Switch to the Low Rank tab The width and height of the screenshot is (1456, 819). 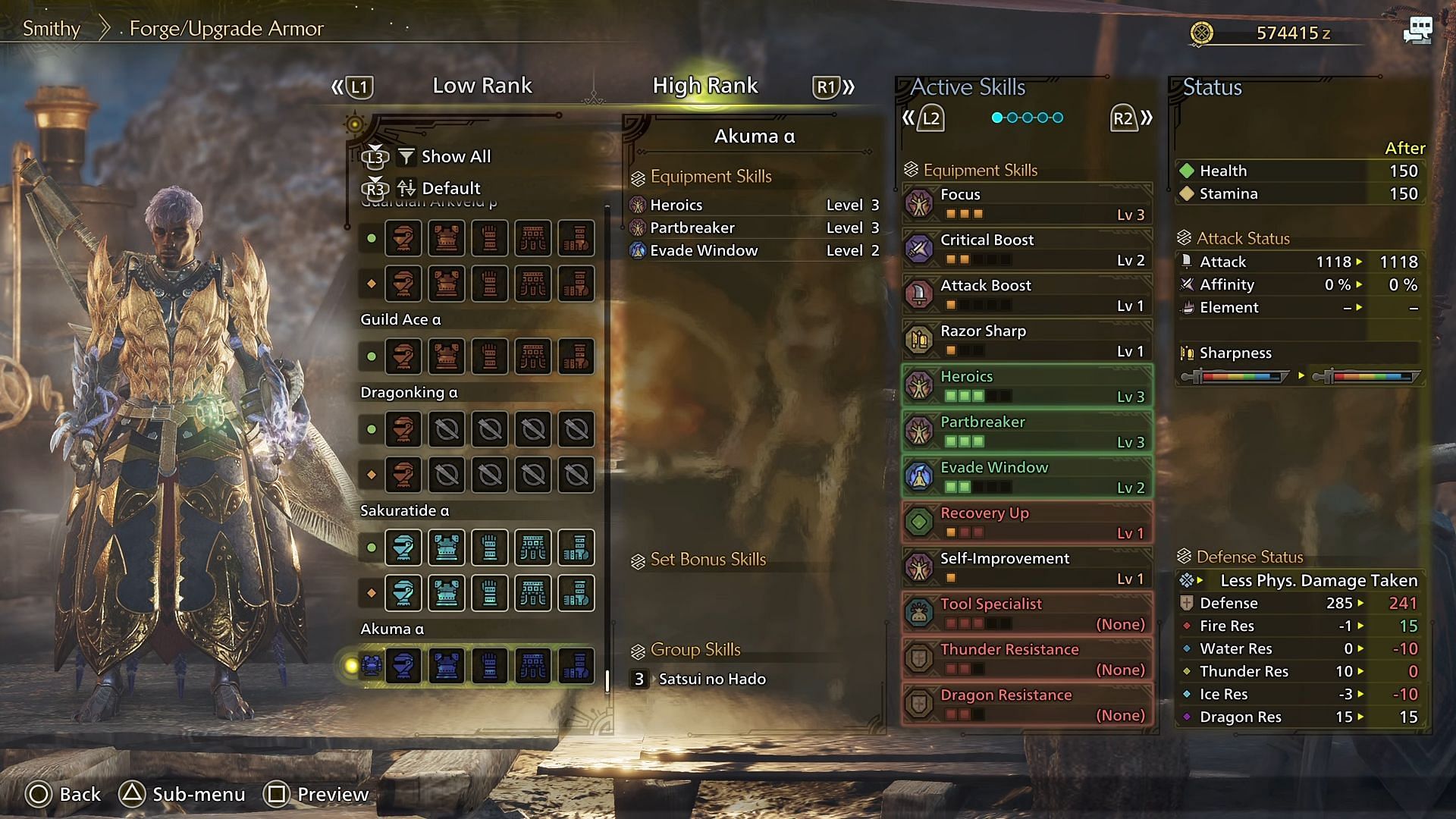click(x=482, y=86)
